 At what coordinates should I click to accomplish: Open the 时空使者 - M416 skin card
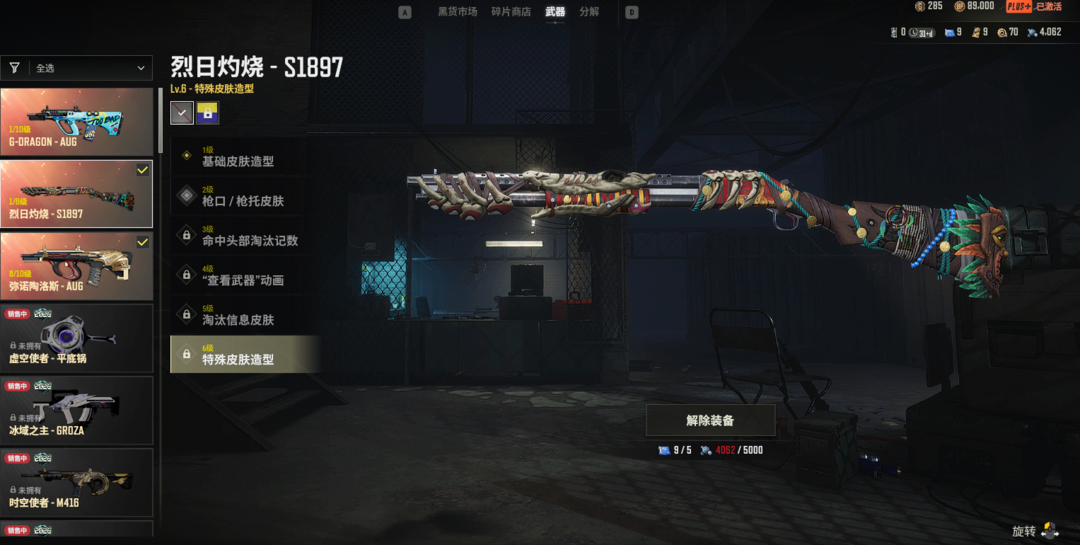pyautogui.click(x=77, y=482)
